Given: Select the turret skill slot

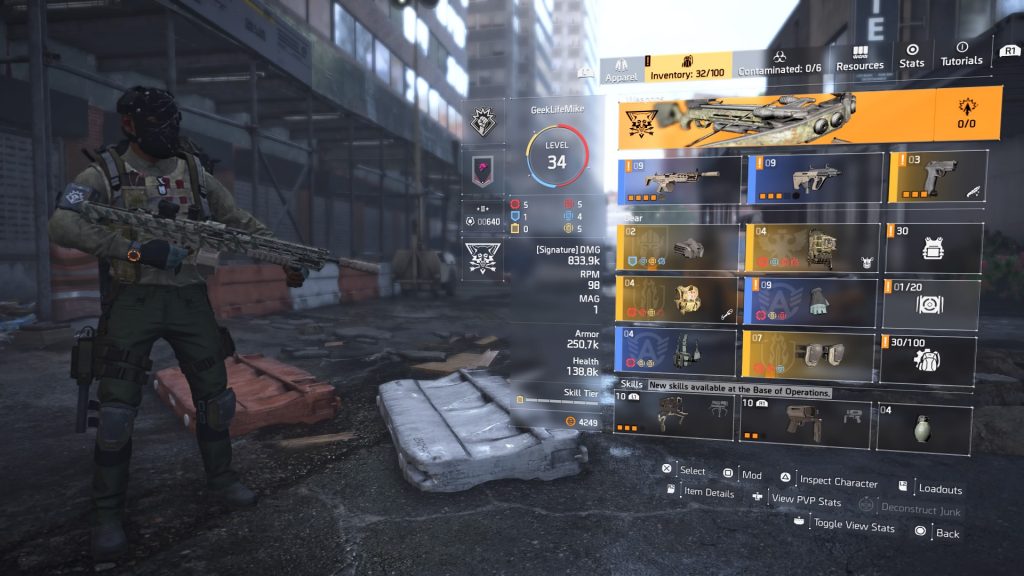Looking at the screenshot, I should (679, 416).
